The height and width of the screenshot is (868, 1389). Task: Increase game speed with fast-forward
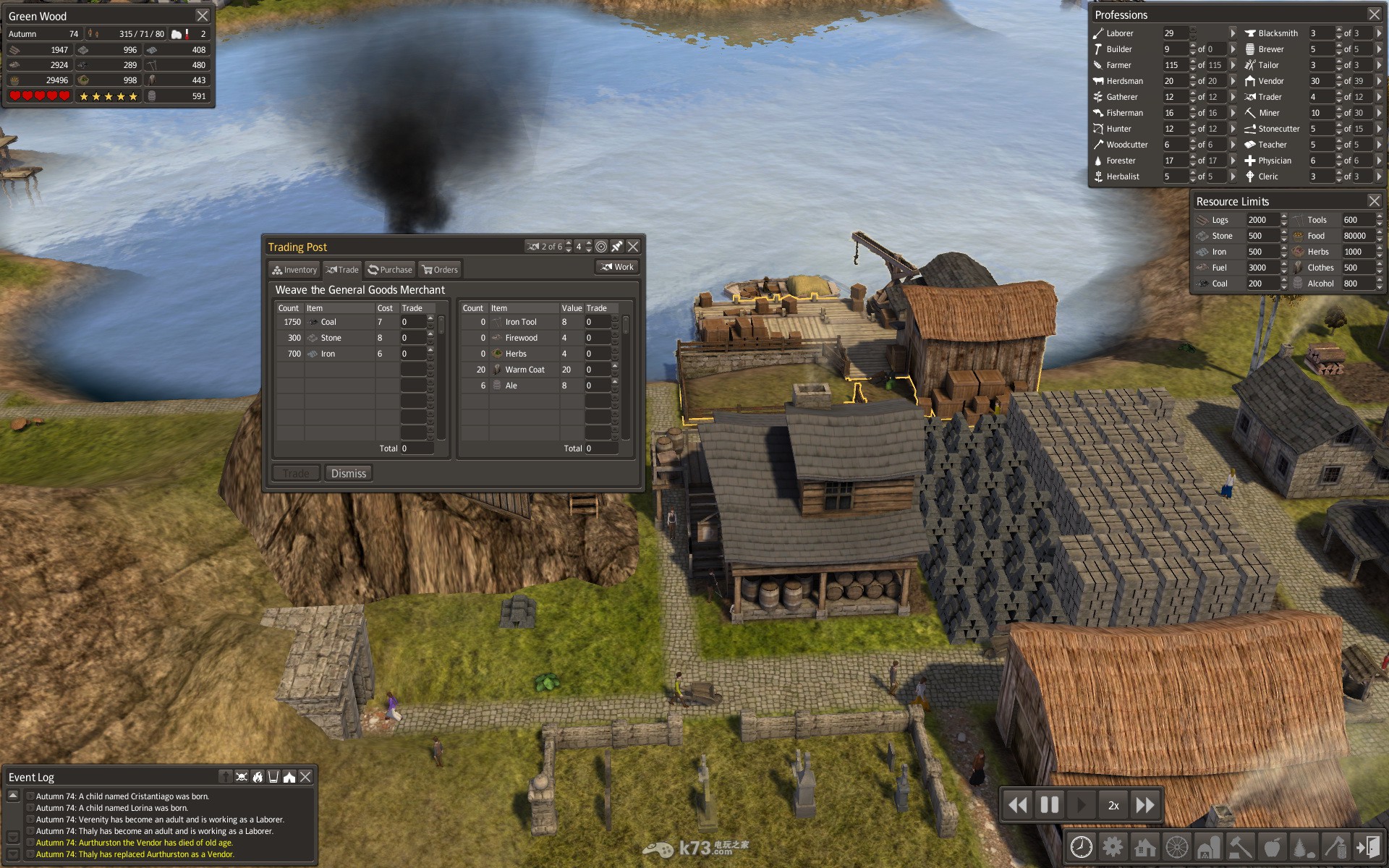(1145, 805)
